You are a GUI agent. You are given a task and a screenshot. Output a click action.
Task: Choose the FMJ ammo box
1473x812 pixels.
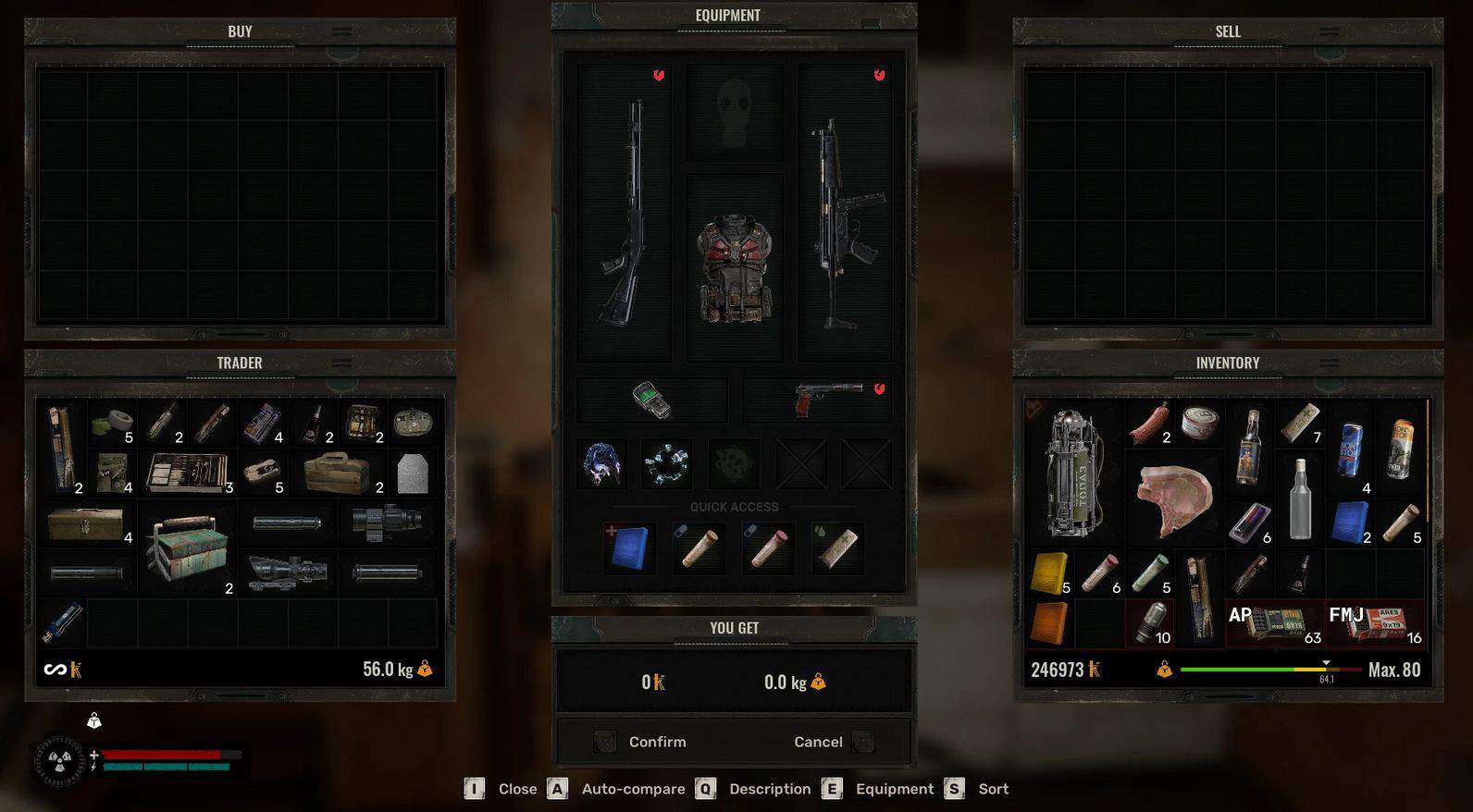(1375, 622)
